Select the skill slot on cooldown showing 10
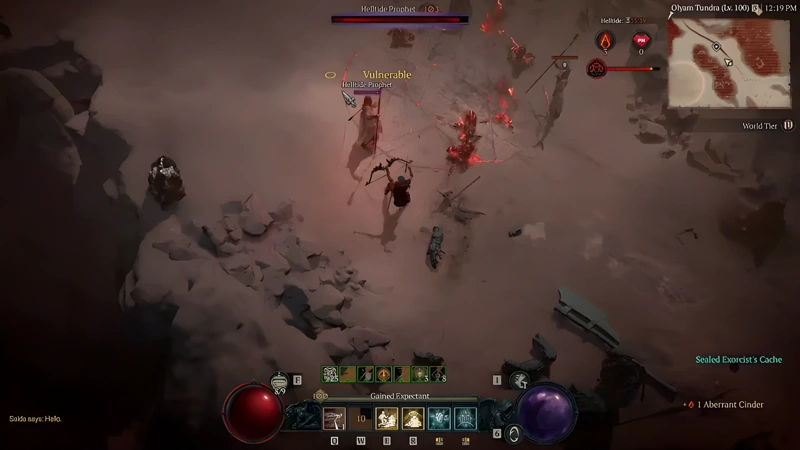The image size is (800, 450). click(361, 418)
